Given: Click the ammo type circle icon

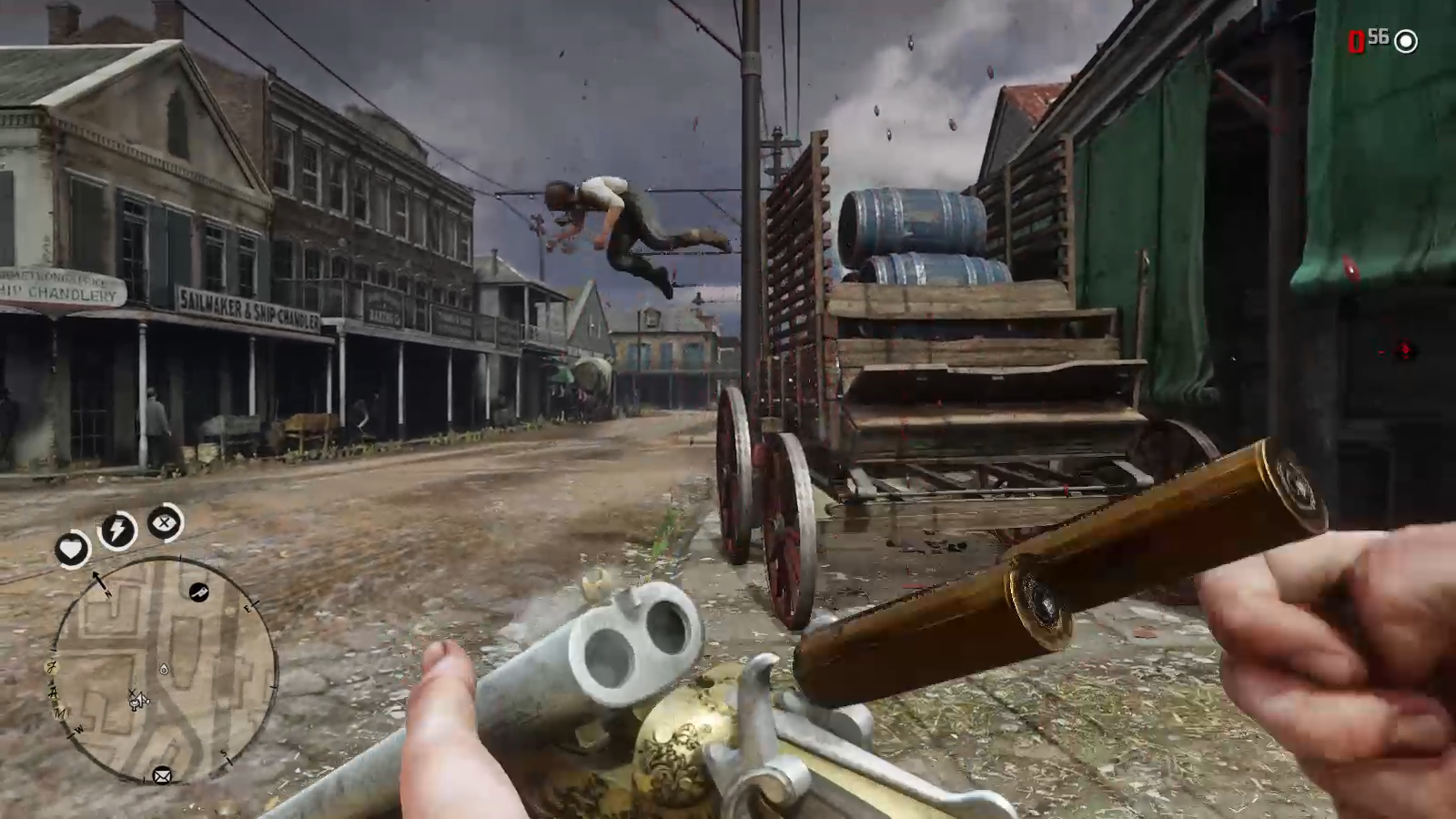Looking at the screenshot, I should coord(1406,41).
